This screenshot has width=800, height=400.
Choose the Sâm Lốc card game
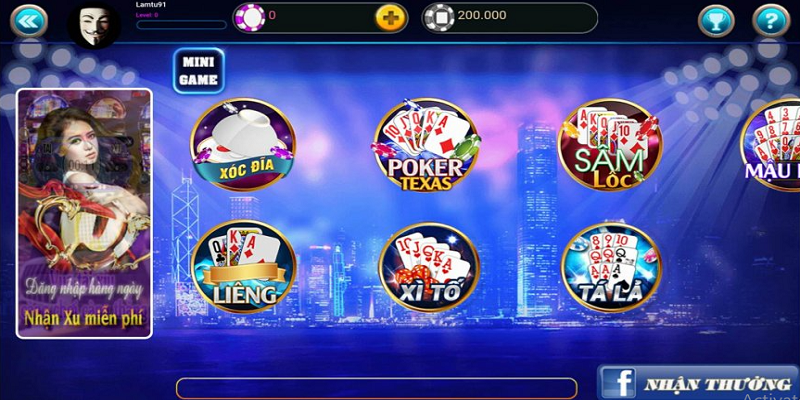coord(610,145)
